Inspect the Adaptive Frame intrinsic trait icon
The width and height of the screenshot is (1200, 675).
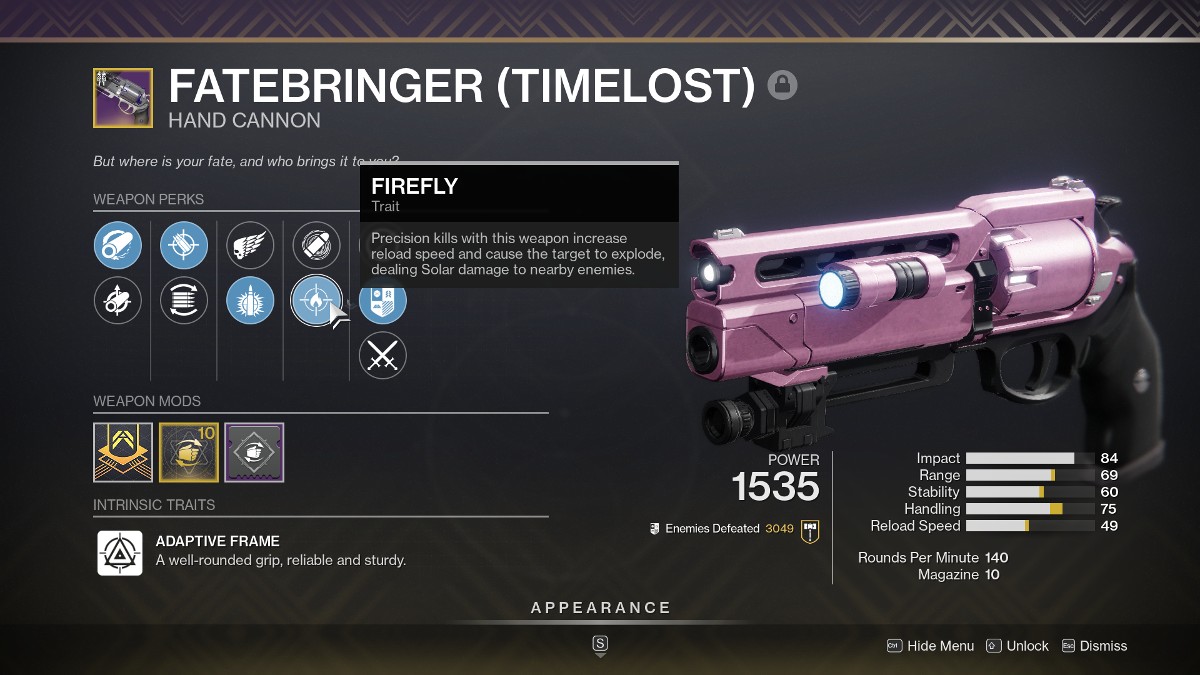pyautogui.click(x=119, y=552)
